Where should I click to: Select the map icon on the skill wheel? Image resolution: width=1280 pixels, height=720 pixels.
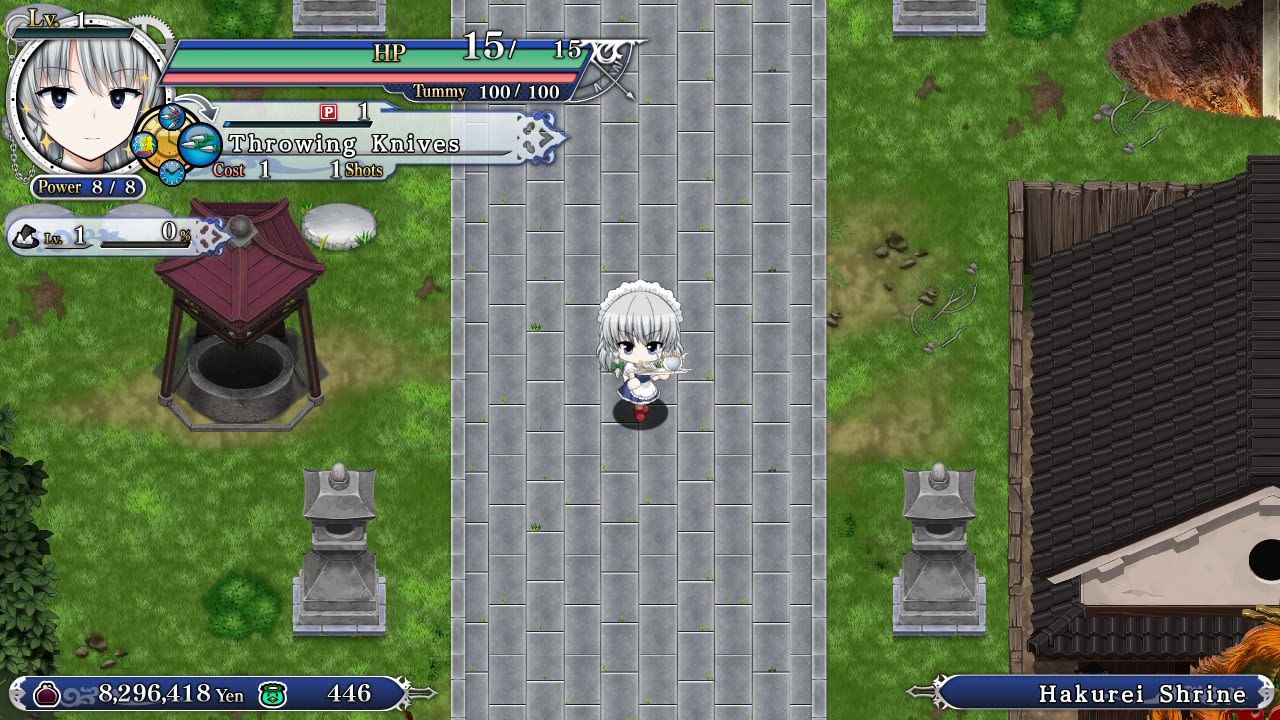coord(144,145)
